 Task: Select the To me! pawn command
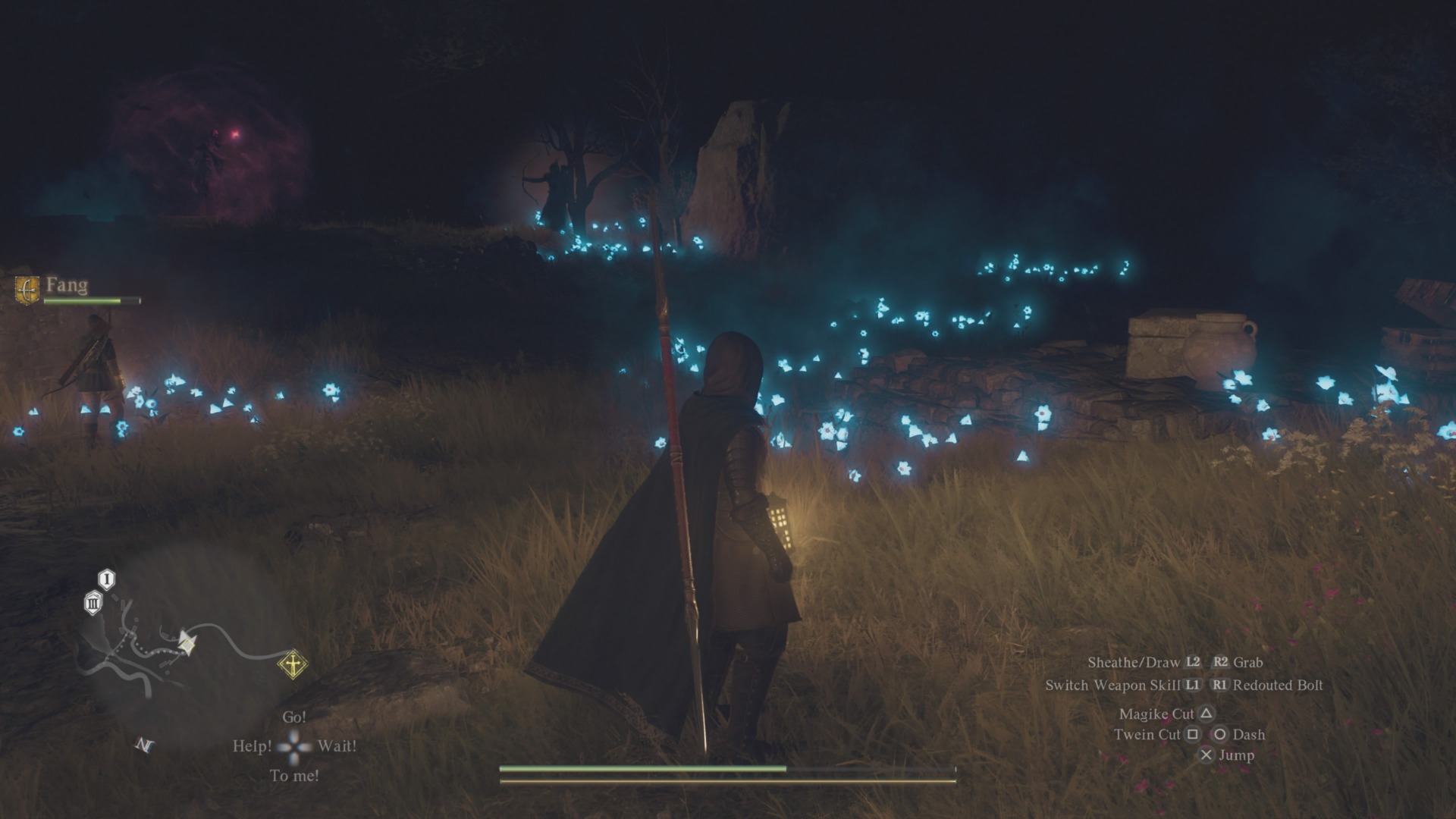click(x=295, y=776)
